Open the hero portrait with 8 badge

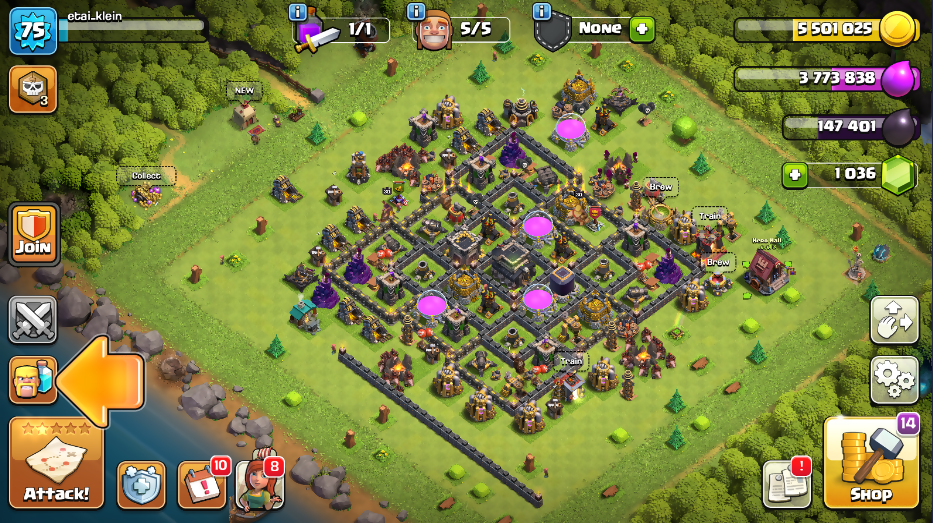point(260,484)
